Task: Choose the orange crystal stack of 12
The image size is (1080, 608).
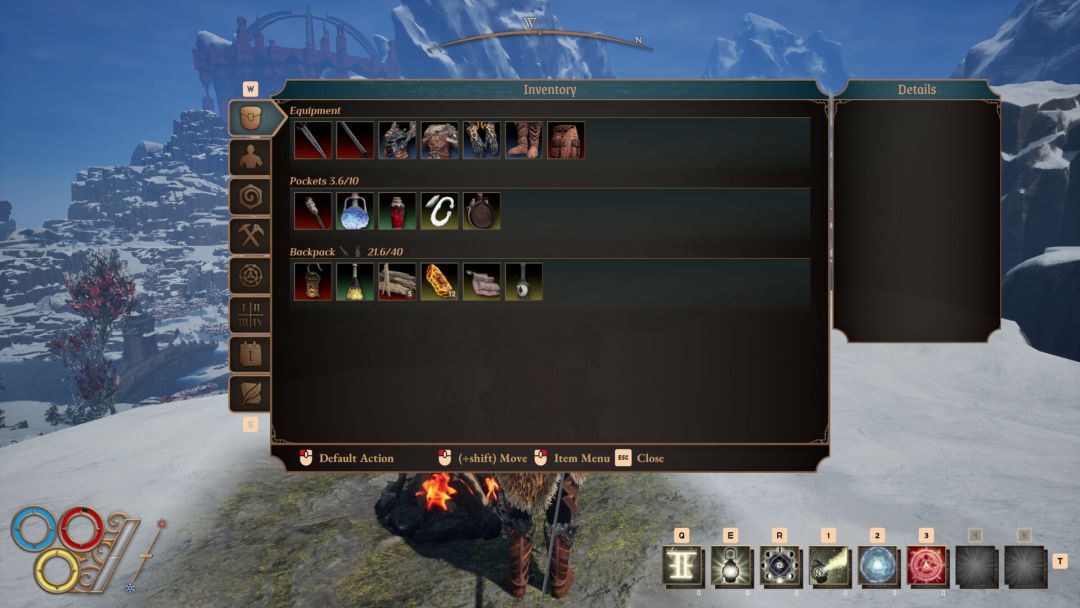Action: tap(440, 282)
